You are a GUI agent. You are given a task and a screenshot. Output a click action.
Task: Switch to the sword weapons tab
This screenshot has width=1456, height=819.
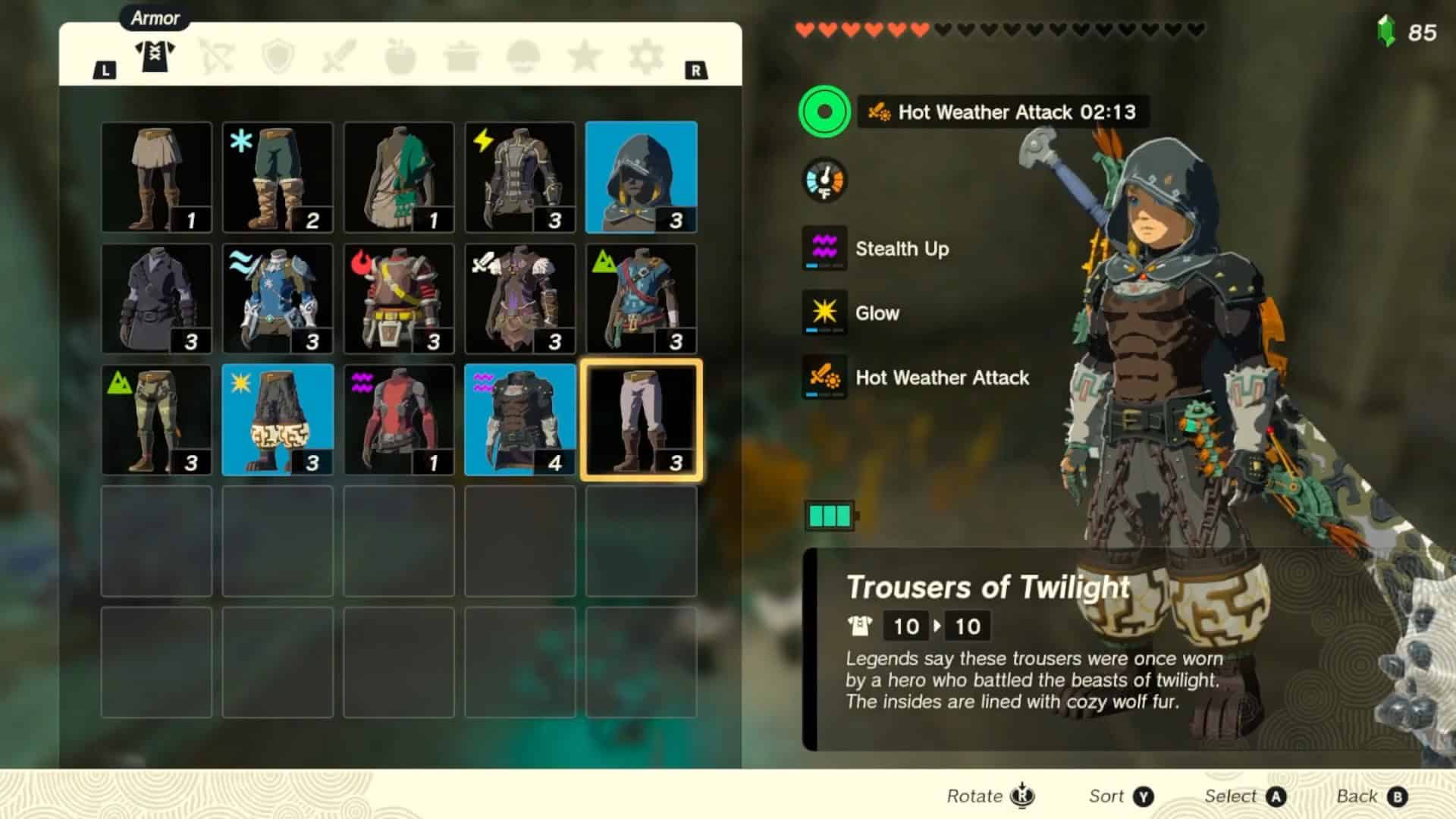pos(339,56)
